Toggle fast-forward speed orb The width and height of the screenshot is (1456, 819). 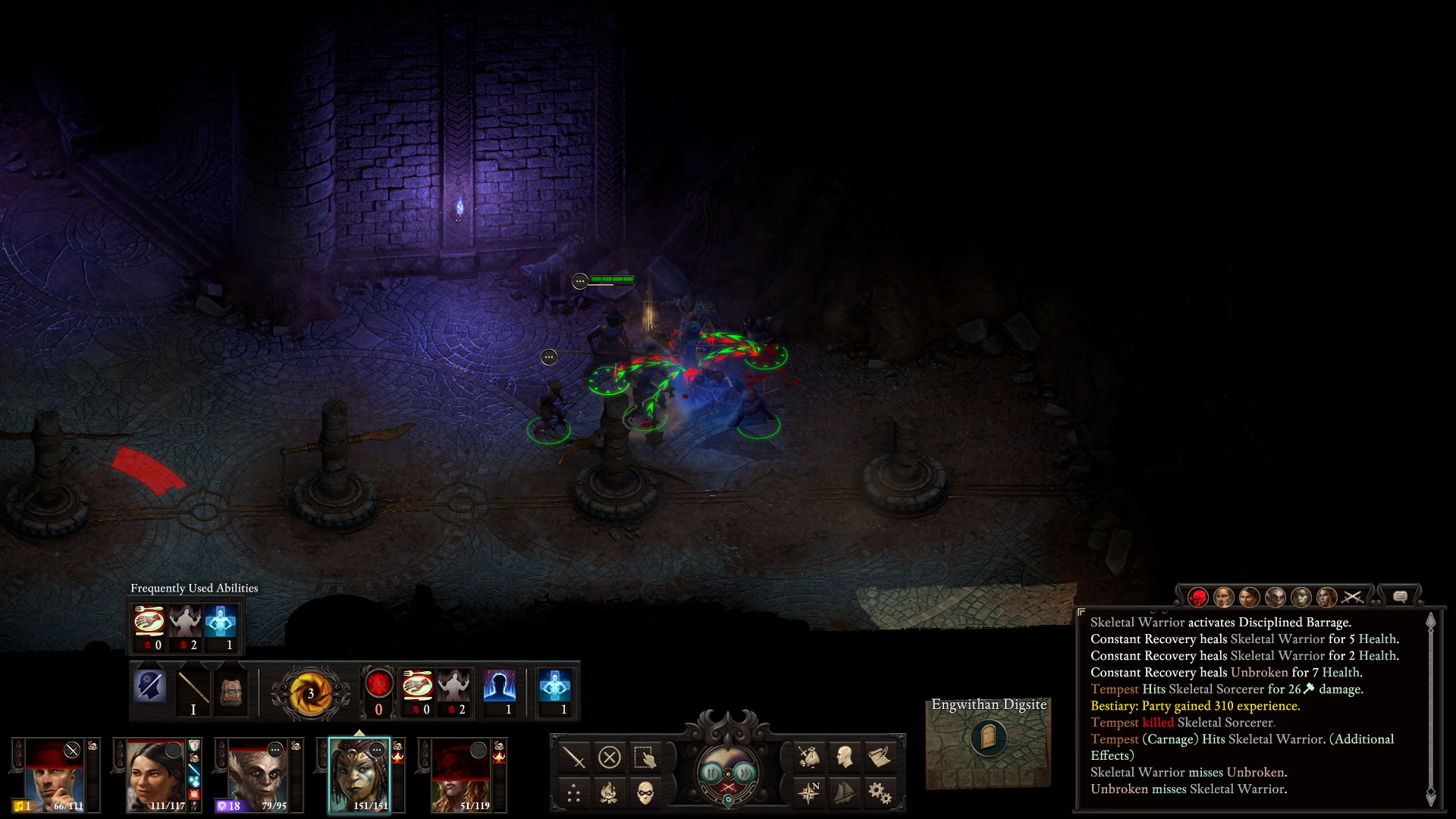click(745, 773)
